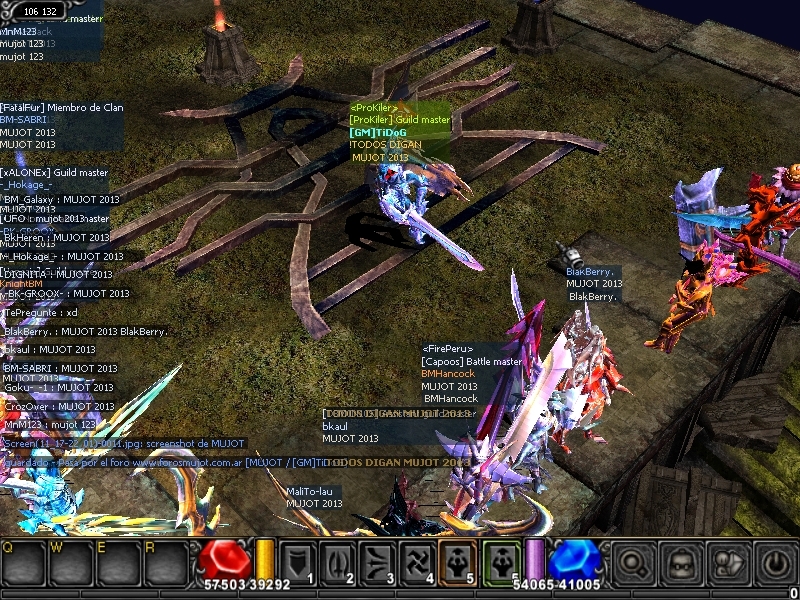Choose the green-framed buff skill icon

pyautogui.click(x=500, y=561)
